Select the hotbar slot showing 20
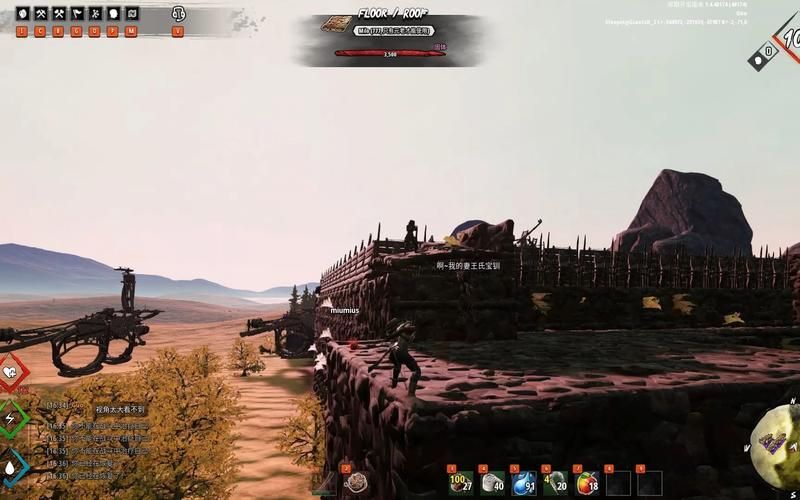 [555, 483]
